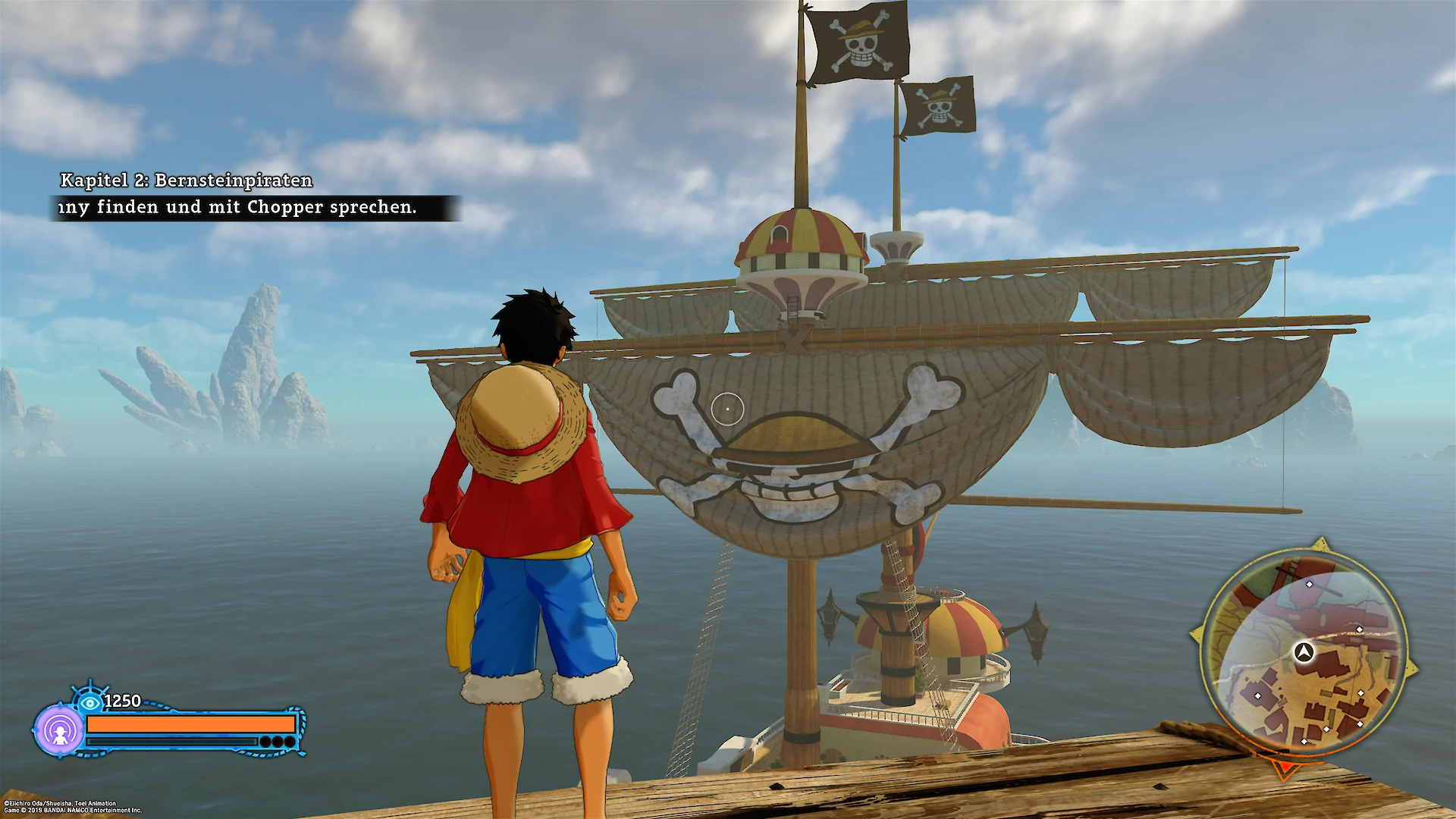
Task: Click the player arrow marker on minimap
Action: tap(1304, 651)
